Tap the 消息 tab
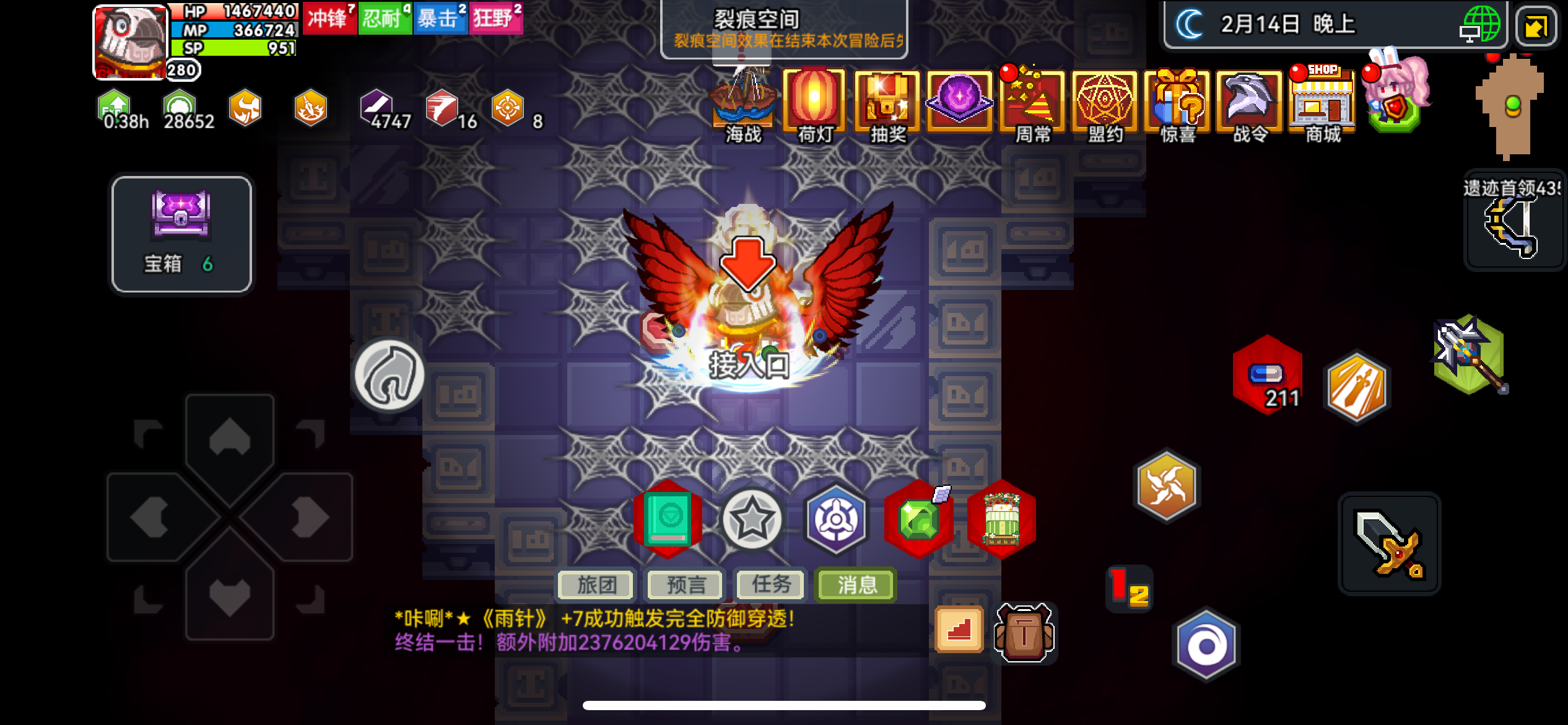Viewport: 1568px width, 725px height. click(855, 584)
